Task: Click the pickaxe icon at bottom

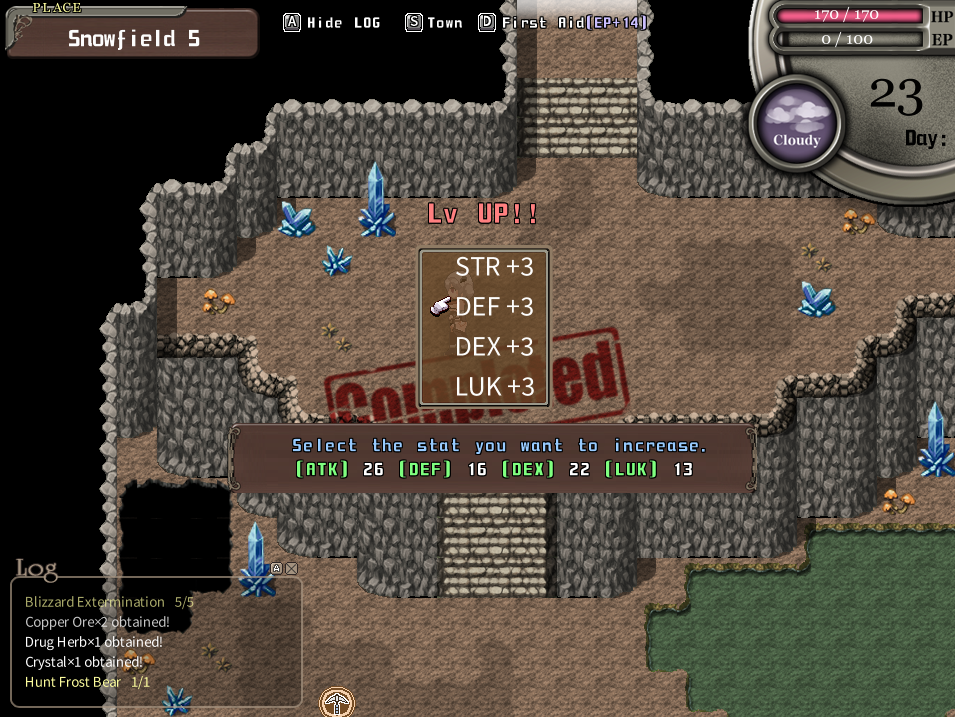Action: coord(337,702)
